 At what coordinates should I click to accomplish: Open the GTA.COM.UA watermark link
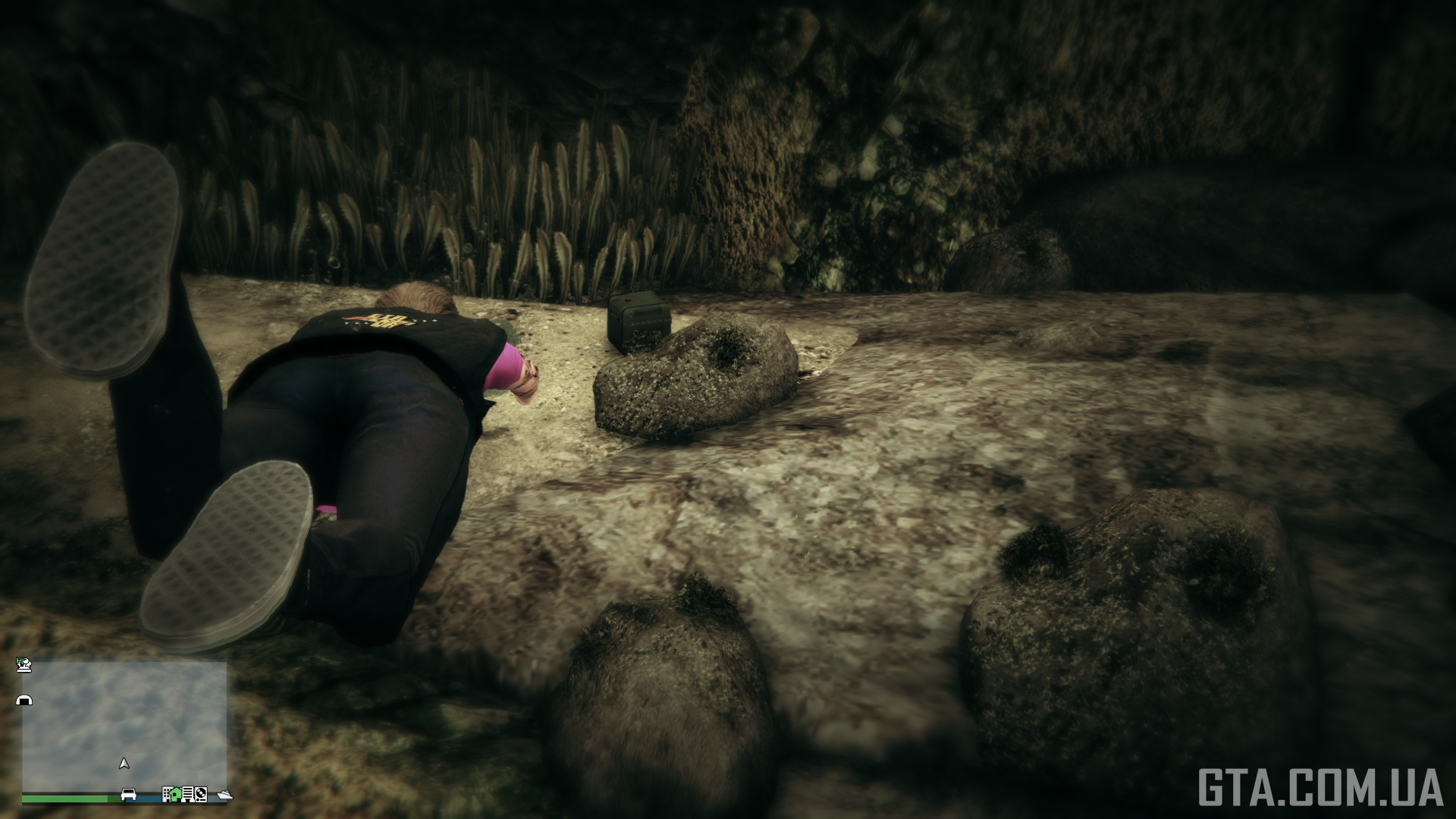coord(1320,787)
